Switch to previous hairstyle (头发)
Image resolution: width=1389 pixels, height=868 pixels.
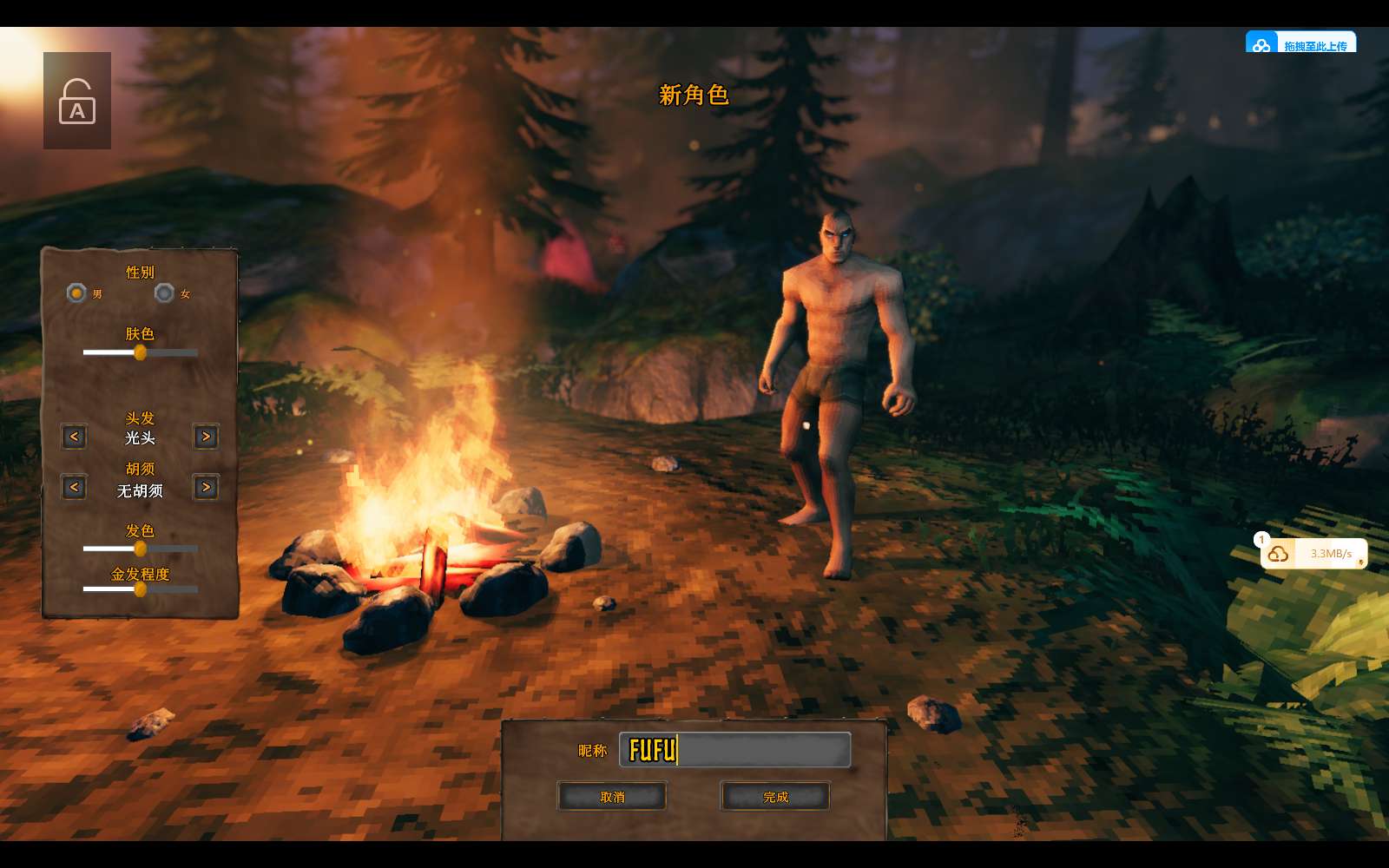coord(74,437)
